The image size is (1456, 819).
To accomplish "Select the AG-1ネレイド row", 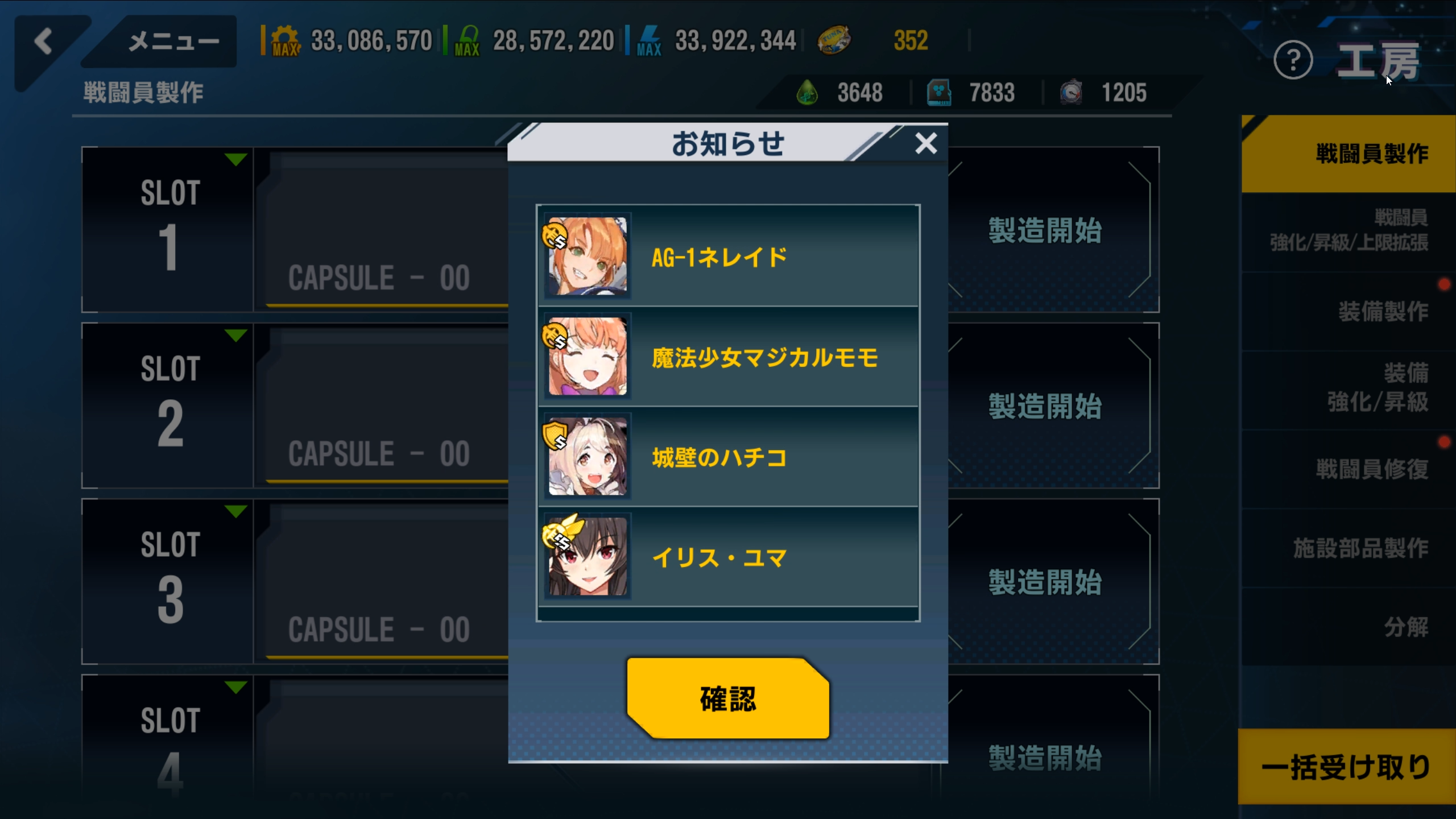I will coord(728,257).
